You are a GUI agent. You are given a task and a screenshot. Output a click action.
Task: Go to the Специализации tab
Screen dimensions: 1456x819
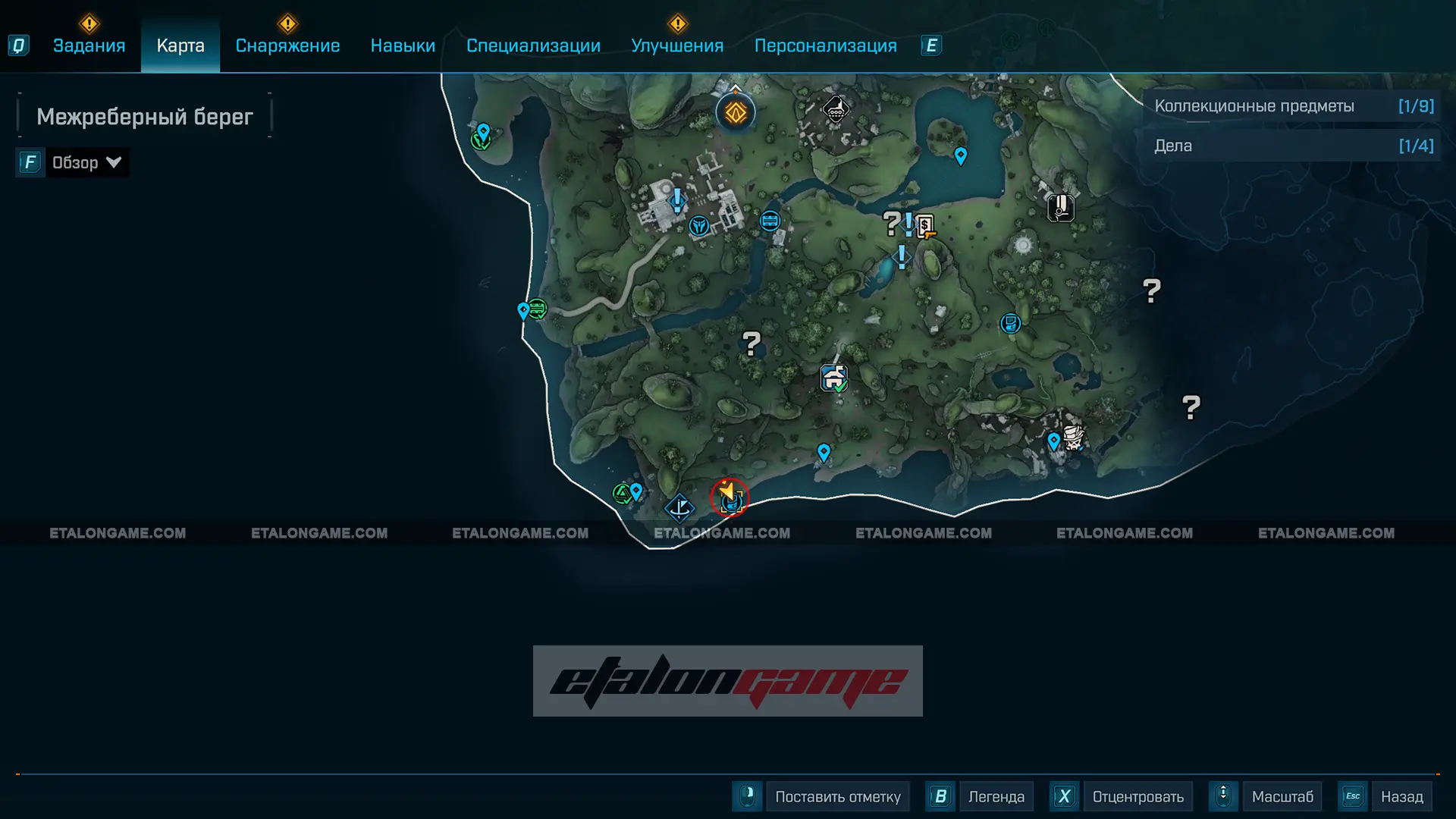coord(533,45)
